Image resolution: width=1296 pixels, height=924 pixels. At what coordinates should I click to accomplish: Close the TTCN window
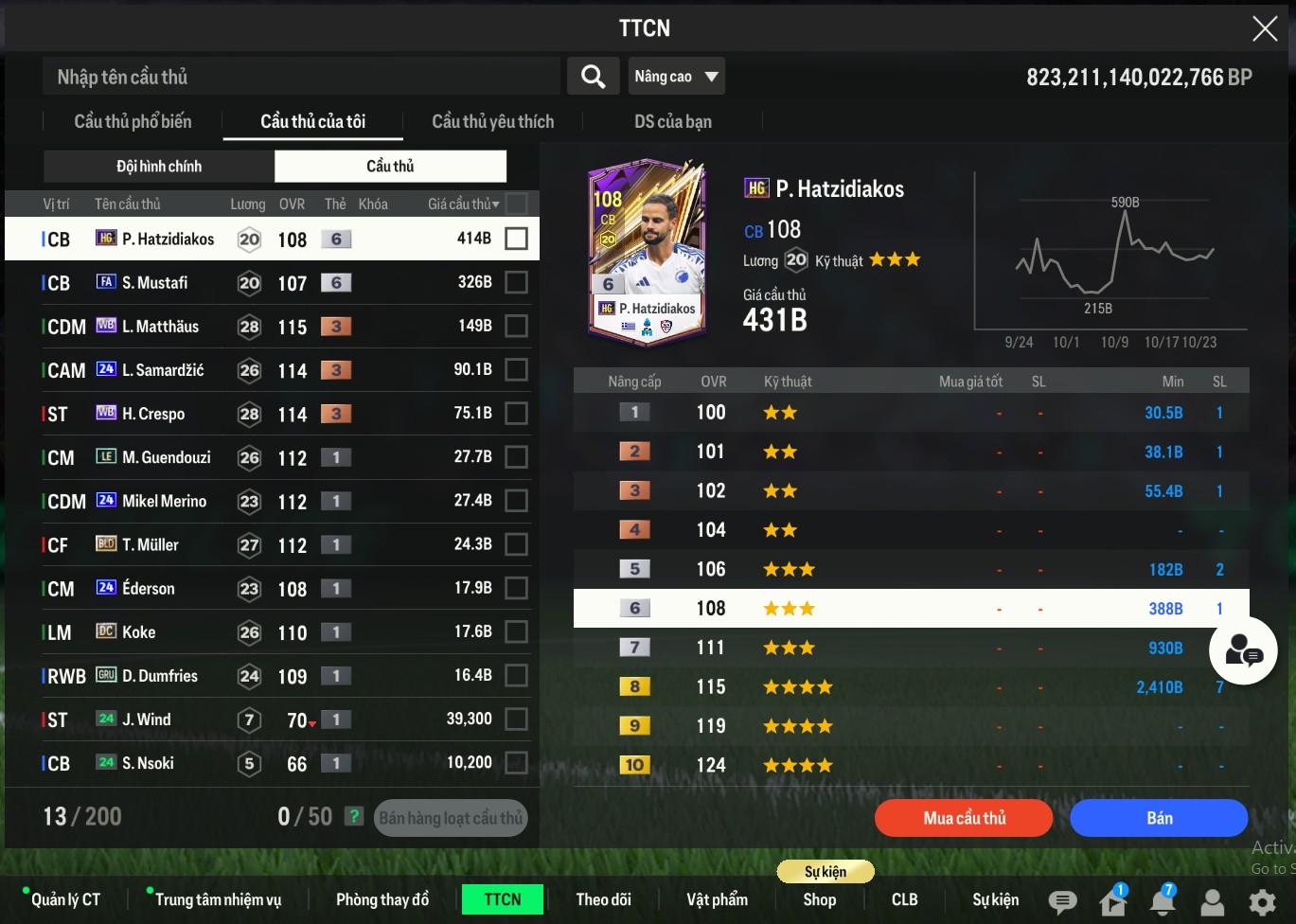1265,28
